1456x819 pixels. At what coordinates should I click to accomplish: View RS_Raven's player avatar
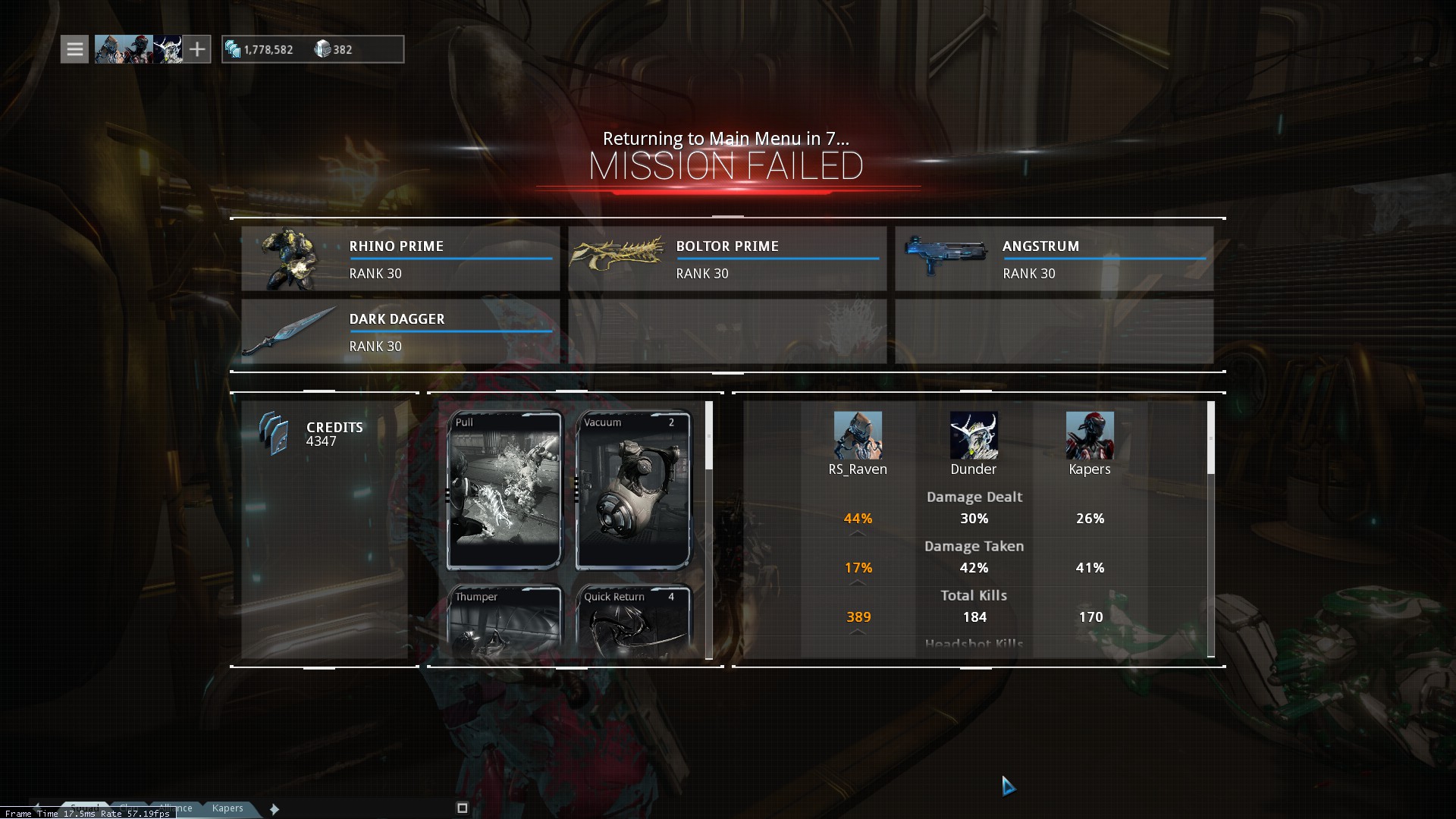pos(858,435)
